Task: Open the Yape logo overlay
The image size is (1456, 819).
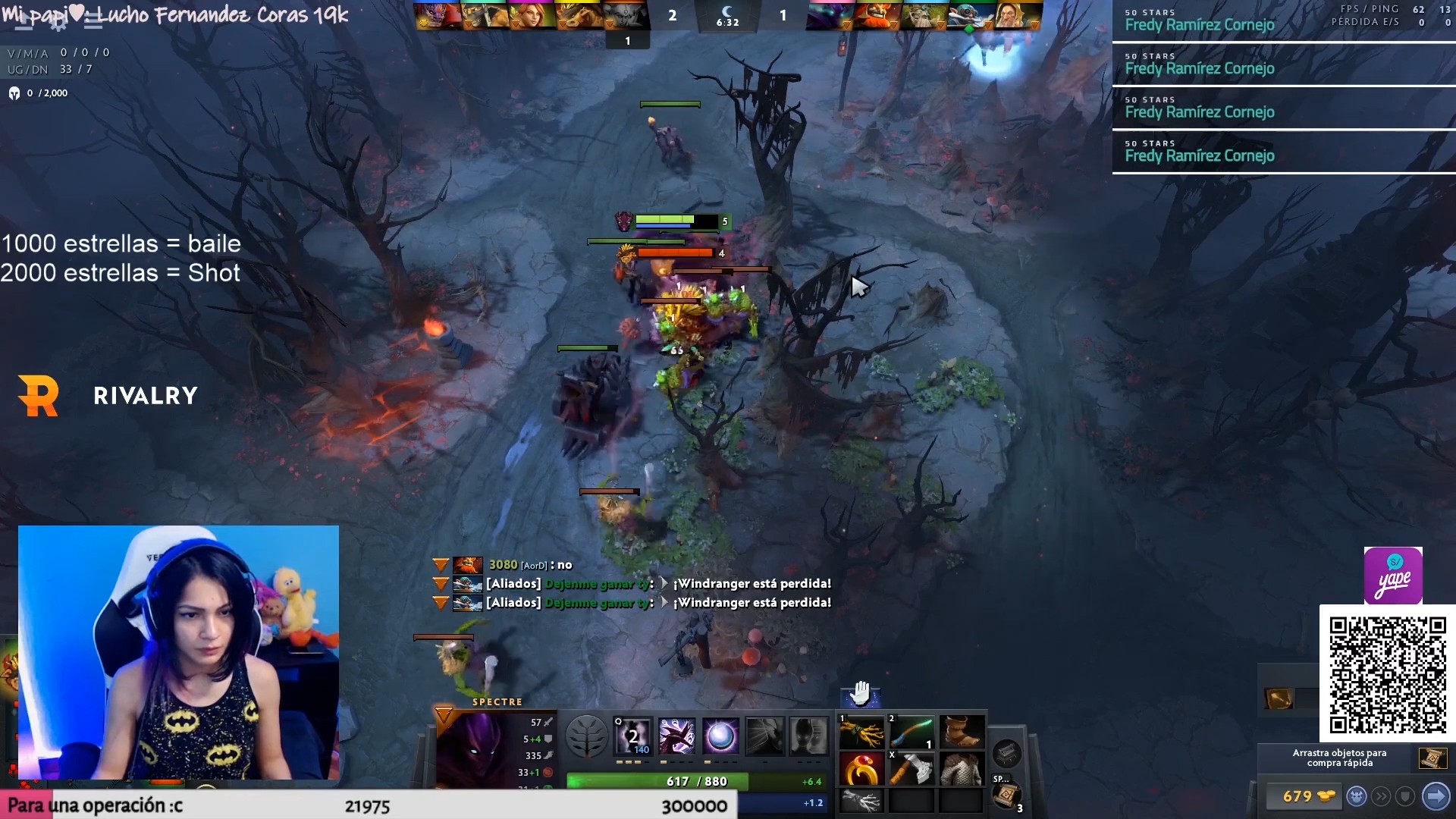Action: coord(1393,576)
